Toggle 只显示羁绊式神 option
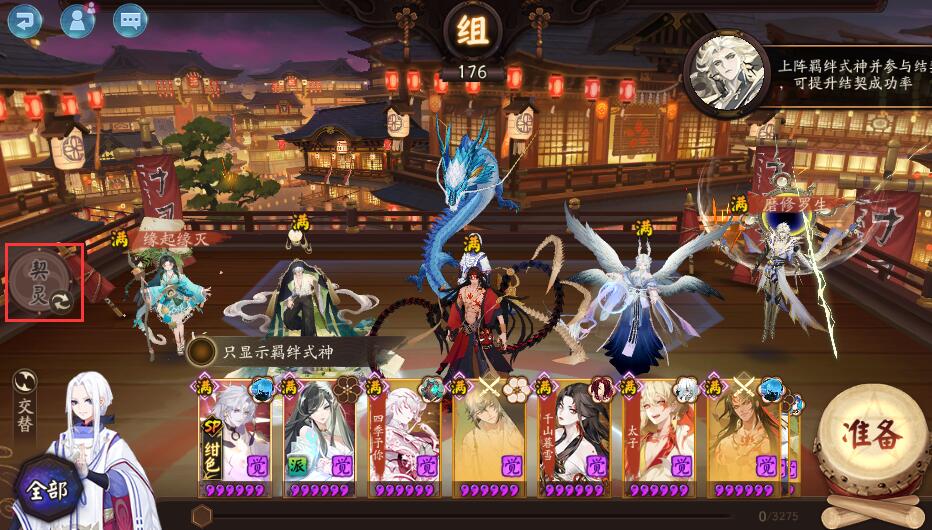Screen dimensions: 932x530 coord(204,351)
